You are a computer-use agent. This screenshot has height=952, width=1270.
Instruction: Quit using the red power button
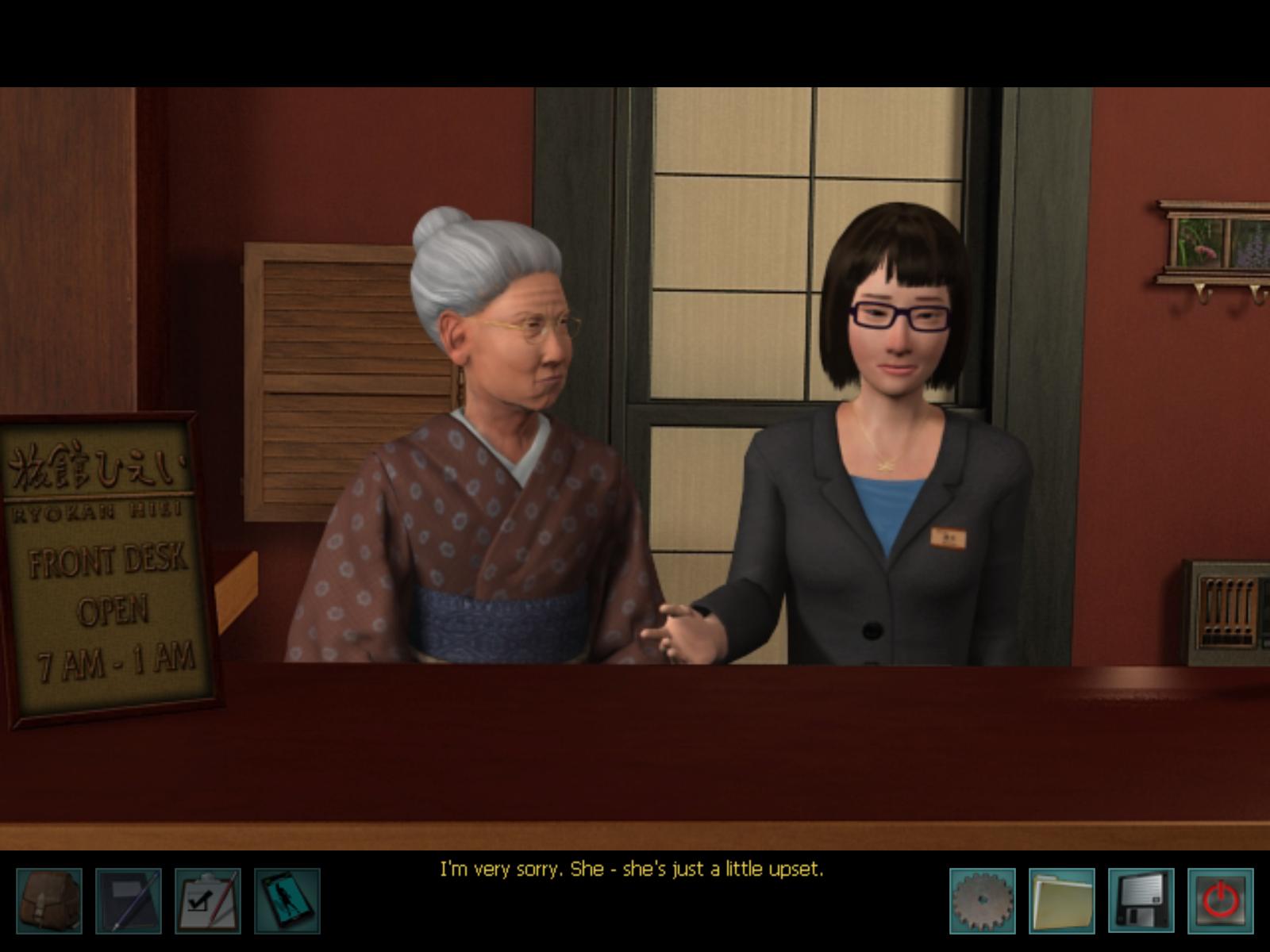[1221, 900]
